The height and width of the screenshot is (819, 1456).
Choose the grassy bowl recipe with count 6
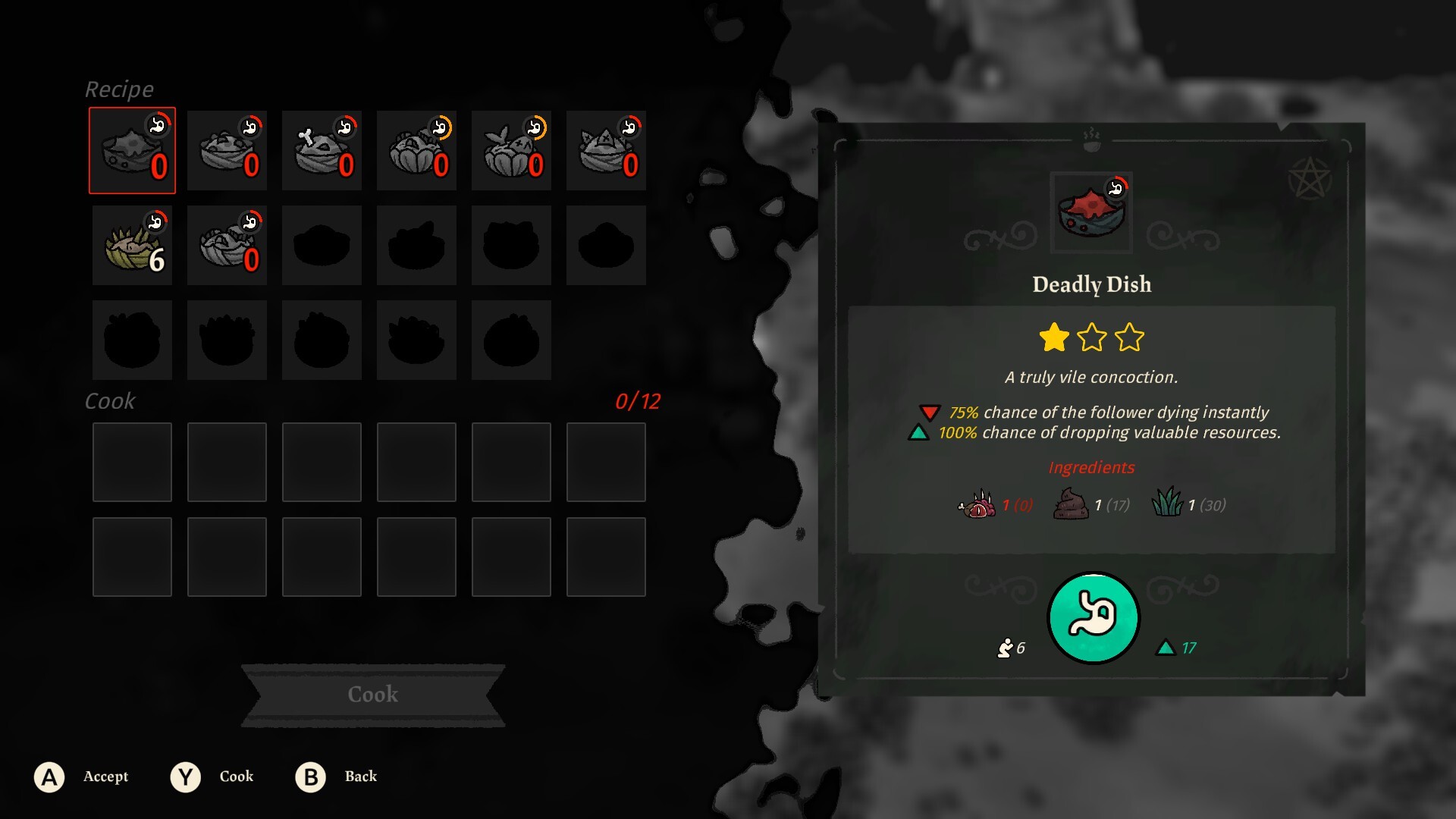132,246
